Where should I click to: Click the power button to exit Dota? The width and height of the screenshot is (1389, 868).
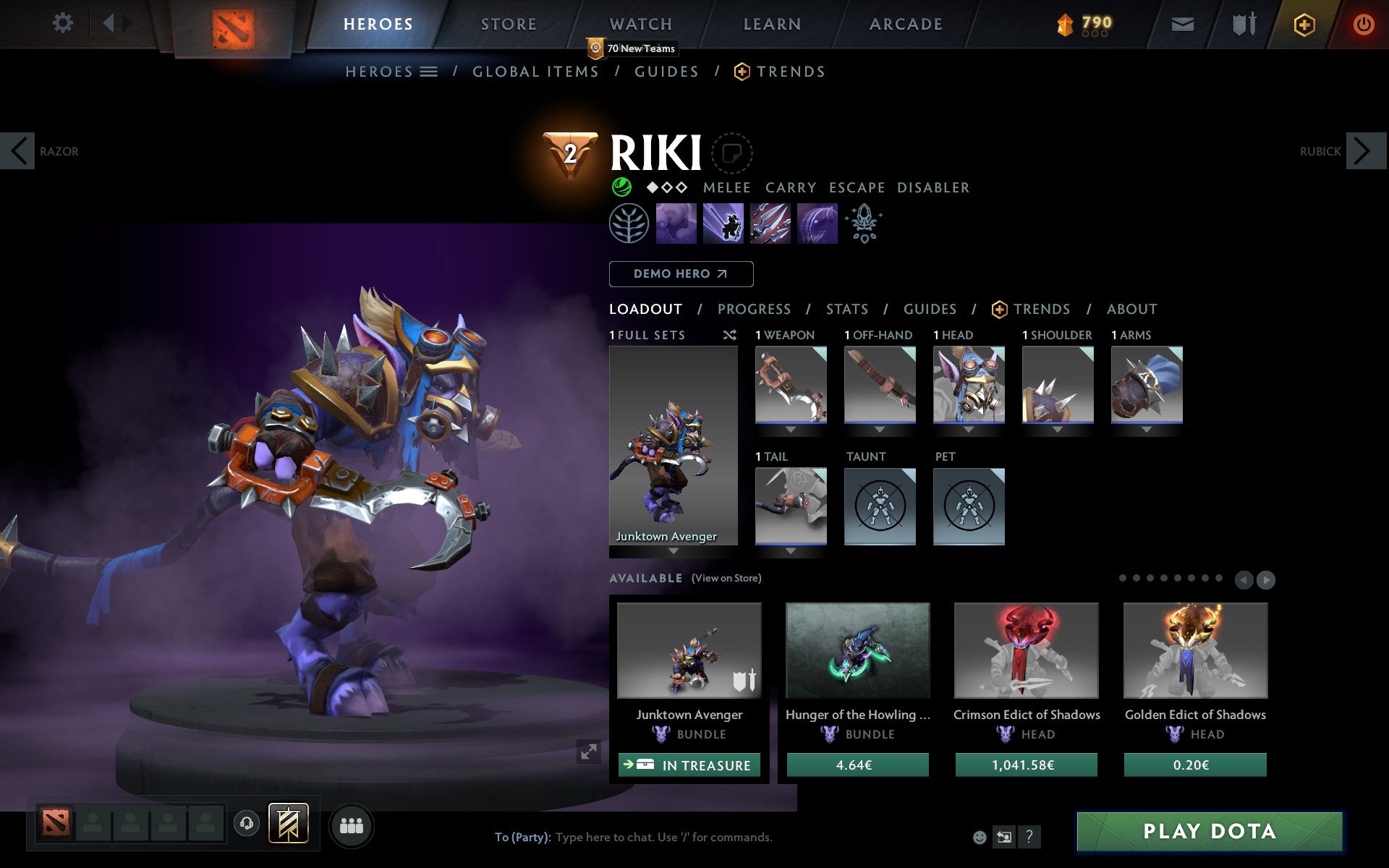(x=1363, y=23)
